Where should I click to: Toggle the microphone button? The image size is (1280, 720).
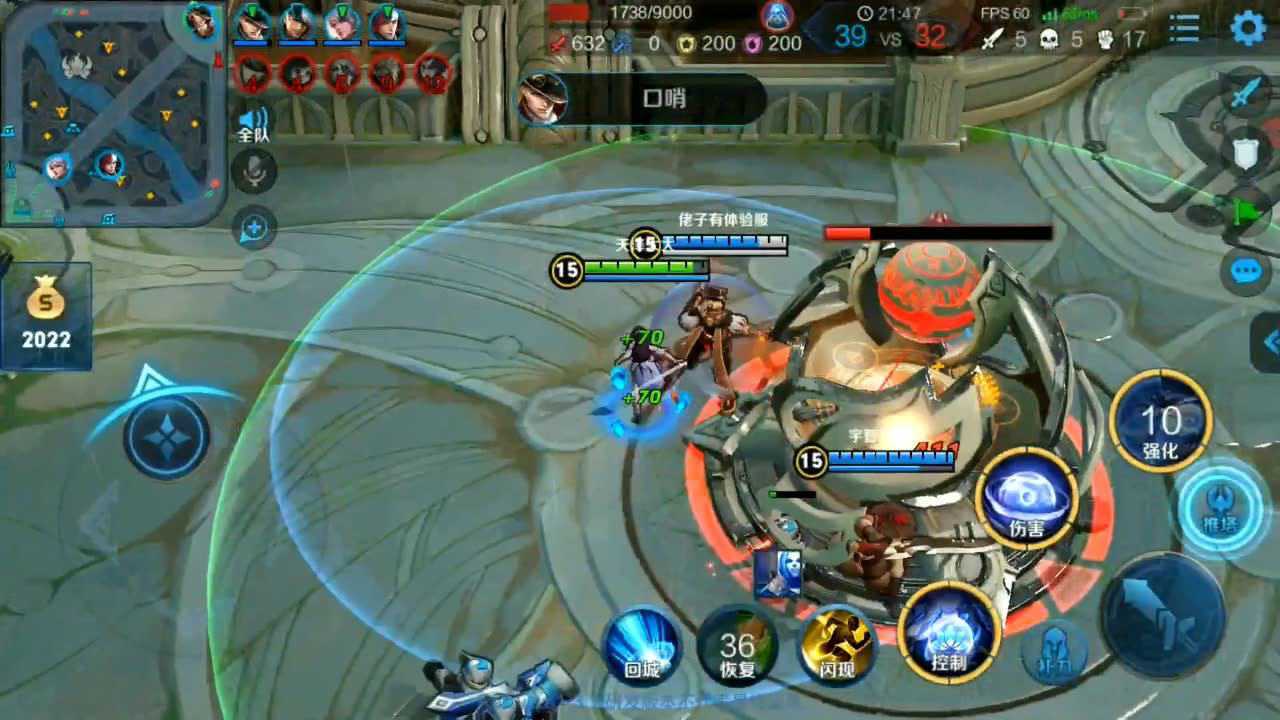(x=254, y=172)
